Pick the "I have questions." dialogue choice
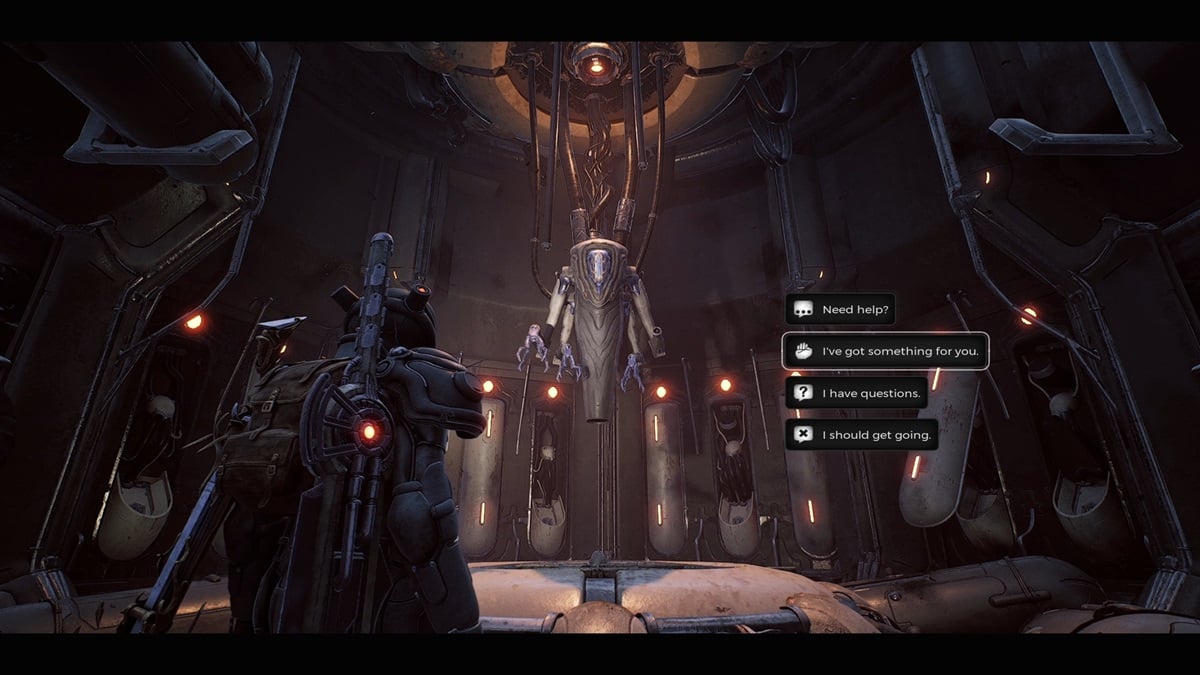 (856, 393)
